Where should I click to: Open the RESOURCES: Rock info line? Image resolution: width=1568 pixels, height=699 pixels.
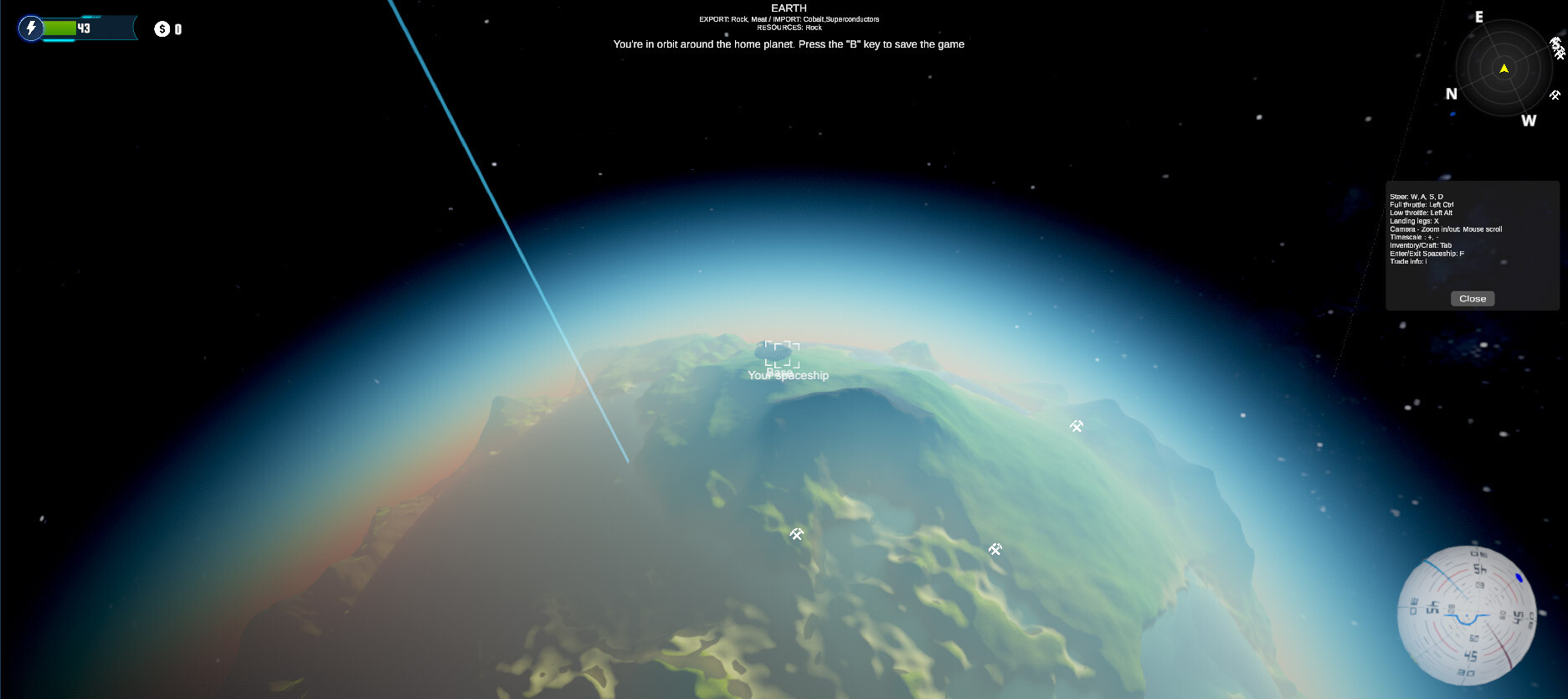click(788, 27)
